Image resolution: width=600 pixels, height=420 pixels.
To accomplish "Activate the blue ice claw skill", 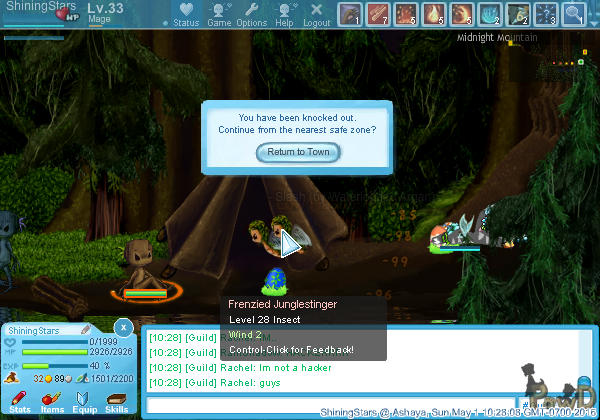I will click(489, 14).
